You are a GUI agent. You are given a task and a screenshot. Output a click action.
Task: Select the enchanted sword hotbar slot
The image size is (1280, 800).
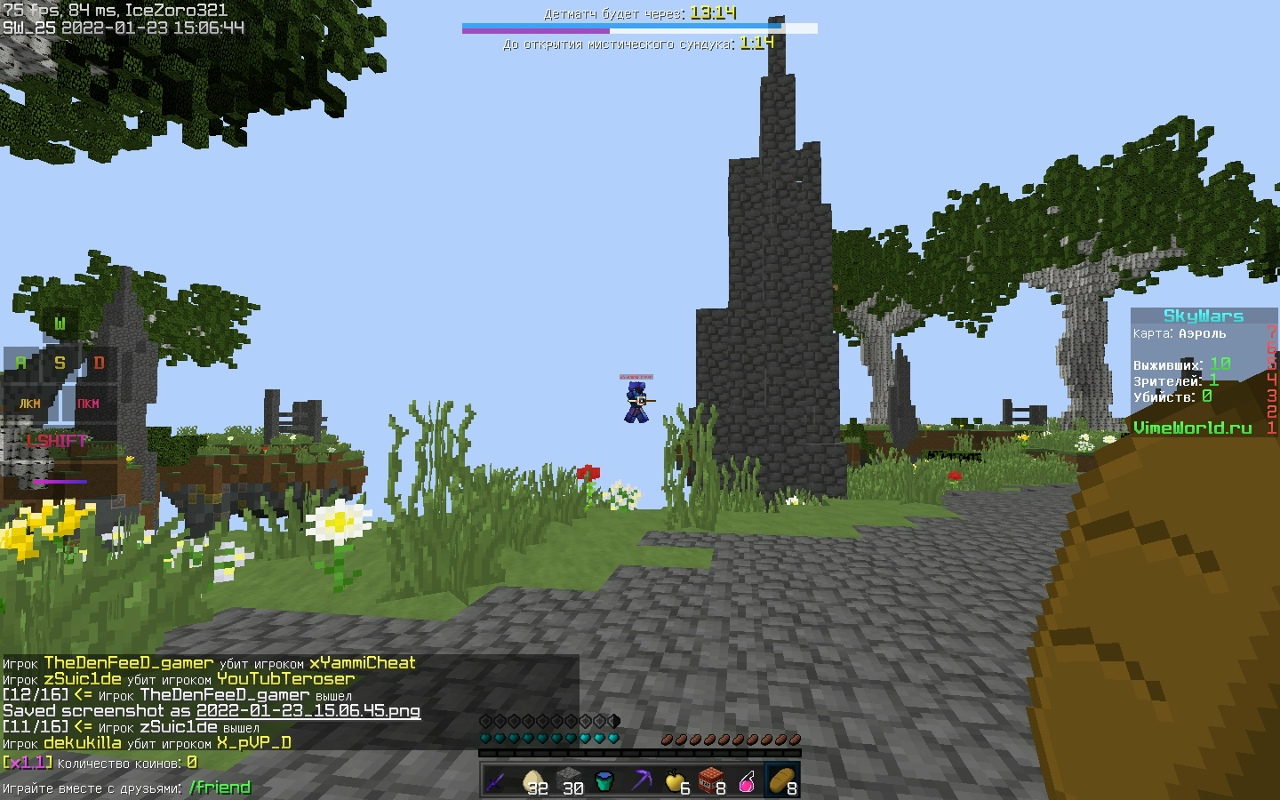pos(498,781)
